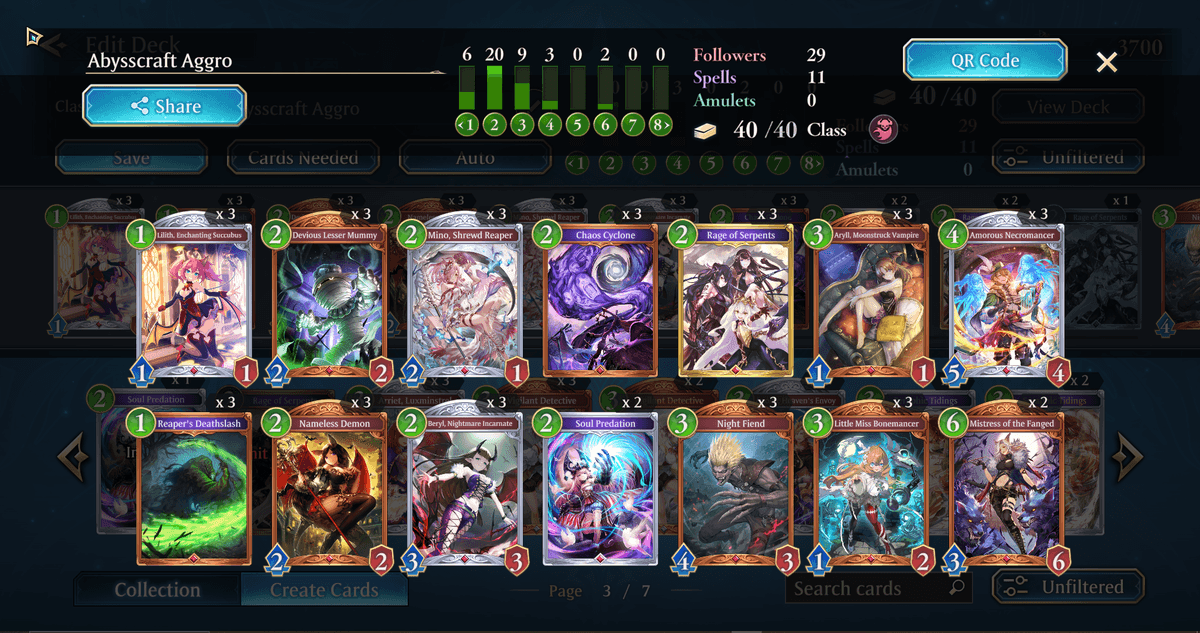The height and width of the screenshot is (633, 1200).
Task: Select the Aryll, Moonstruck Vampire card
Action: [x=870, y=300]
